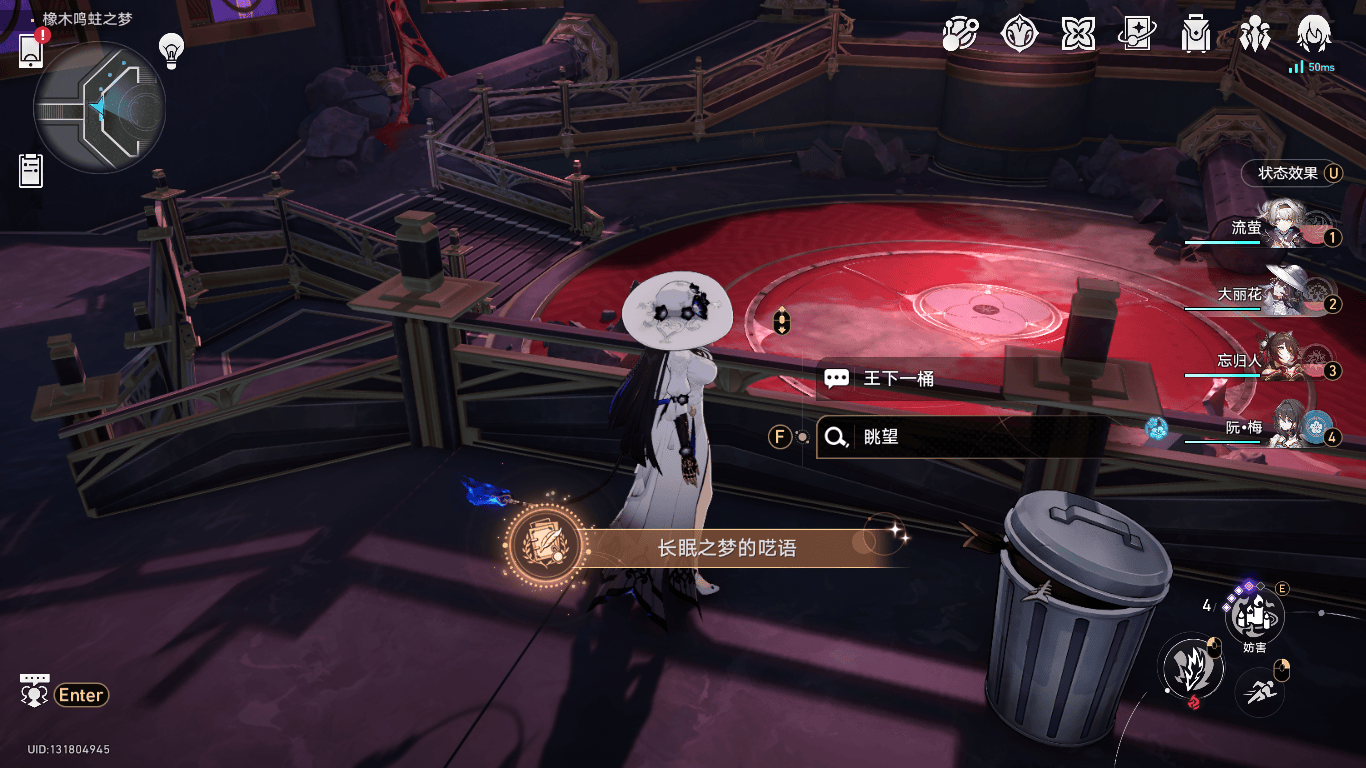Open the character head profile icon
Viewport: 1366px width, 768px height.
(1312, 35)
